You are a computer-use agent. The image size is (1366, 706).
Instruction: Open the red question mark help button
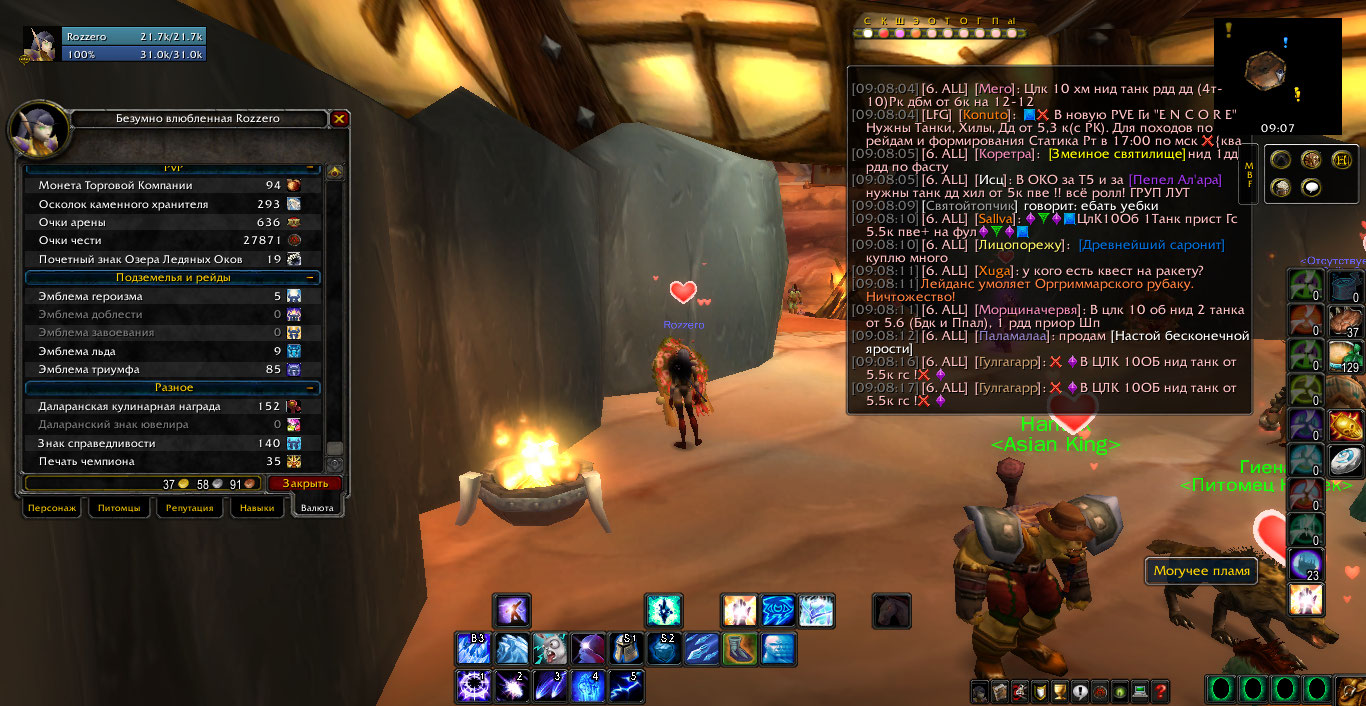(x=1160, y=690)
